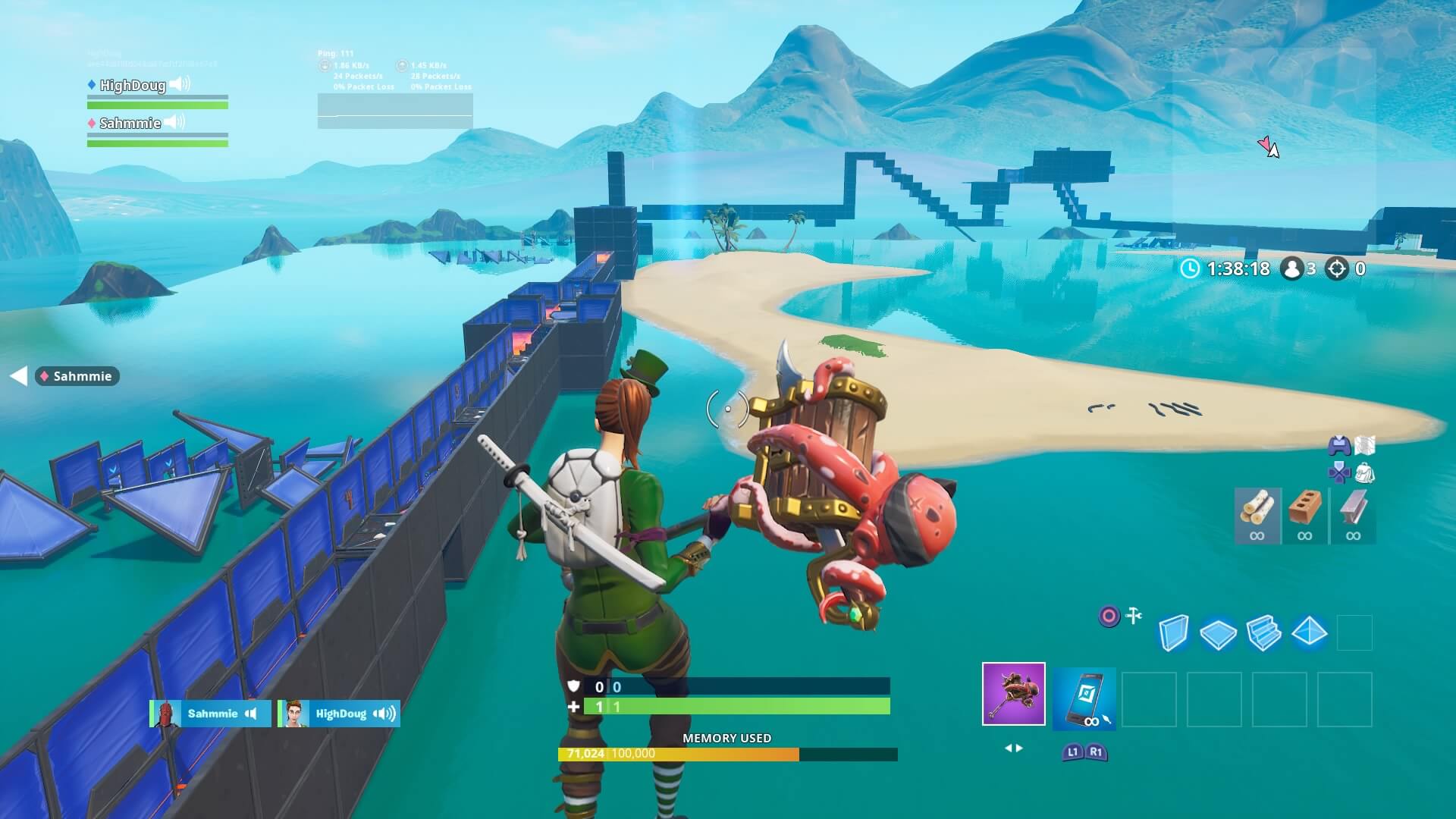The image size is (1456, 819).
Task: Click the minimap panel
Action: point(1274,133)
